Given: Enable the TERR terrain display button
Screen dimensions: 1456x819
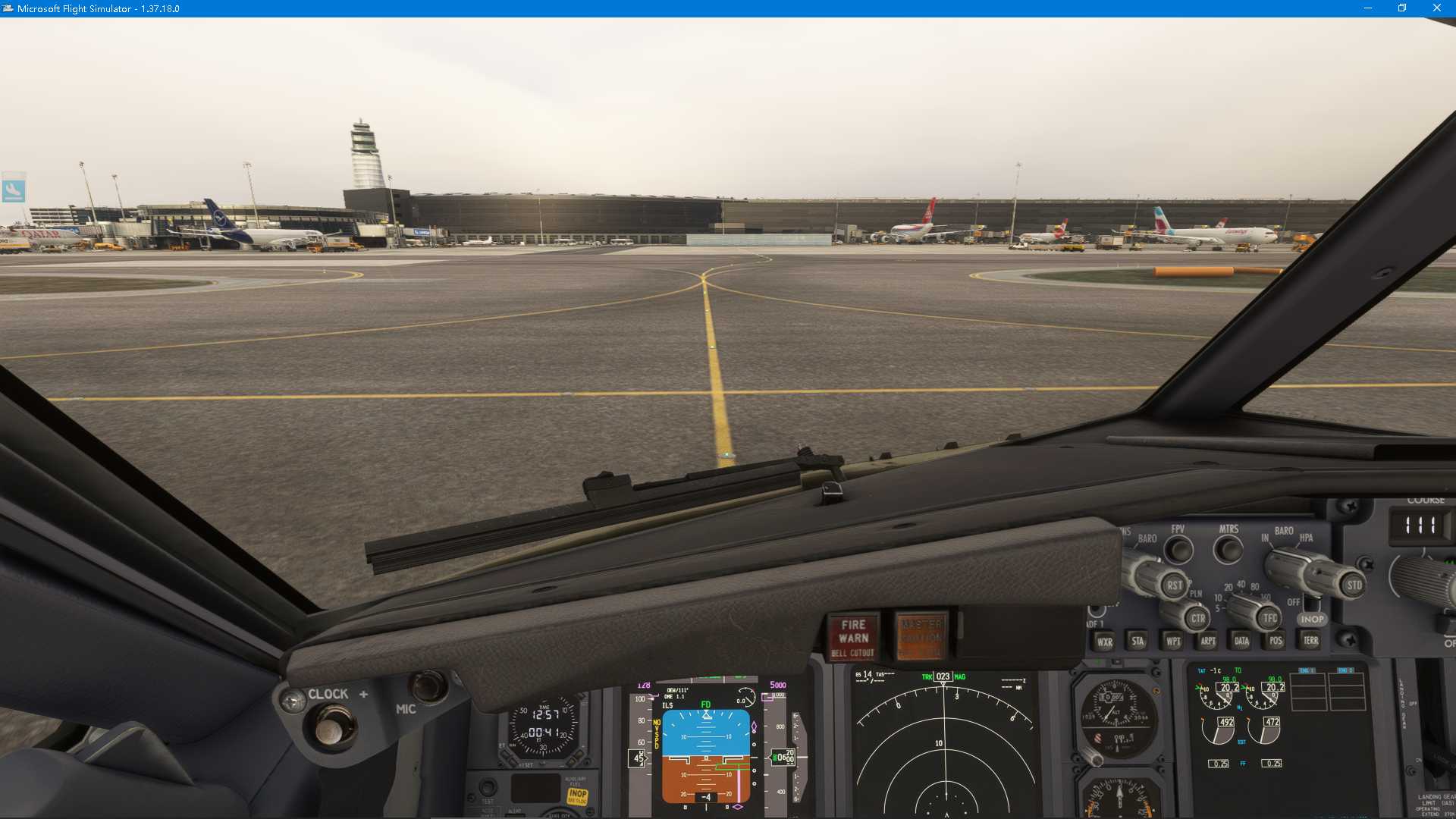Looking at the screenshot, I should [x=1312, y=640].
